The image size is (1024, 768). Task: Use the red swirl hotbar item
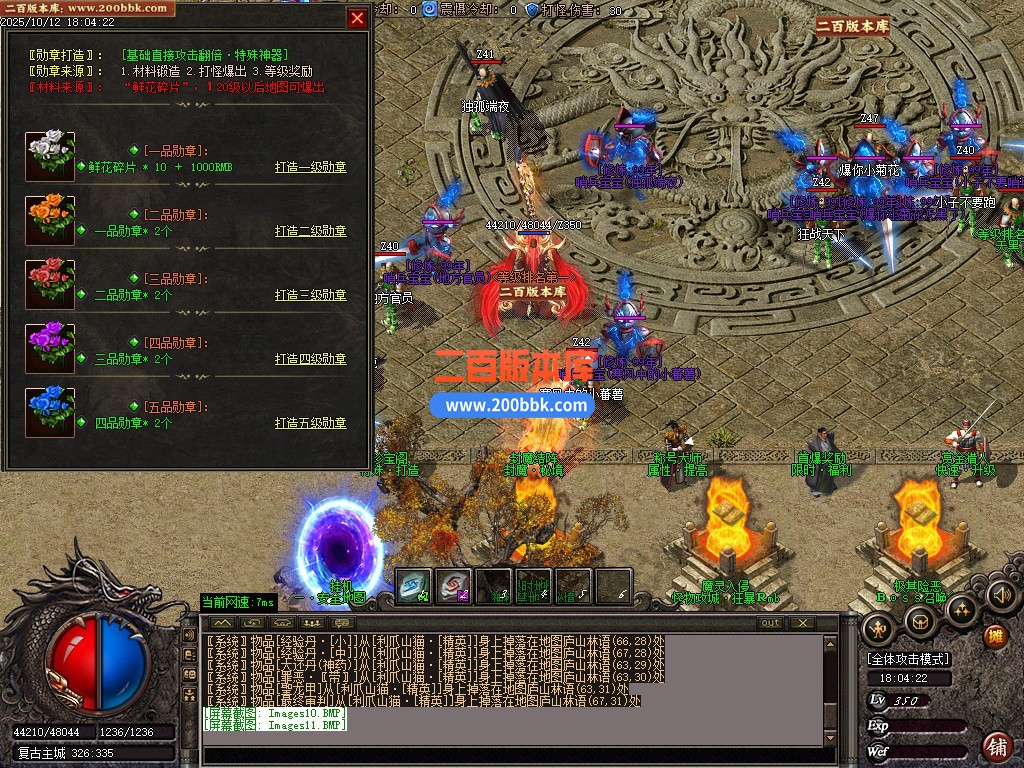pyautogui.click(x=454, y=586)
